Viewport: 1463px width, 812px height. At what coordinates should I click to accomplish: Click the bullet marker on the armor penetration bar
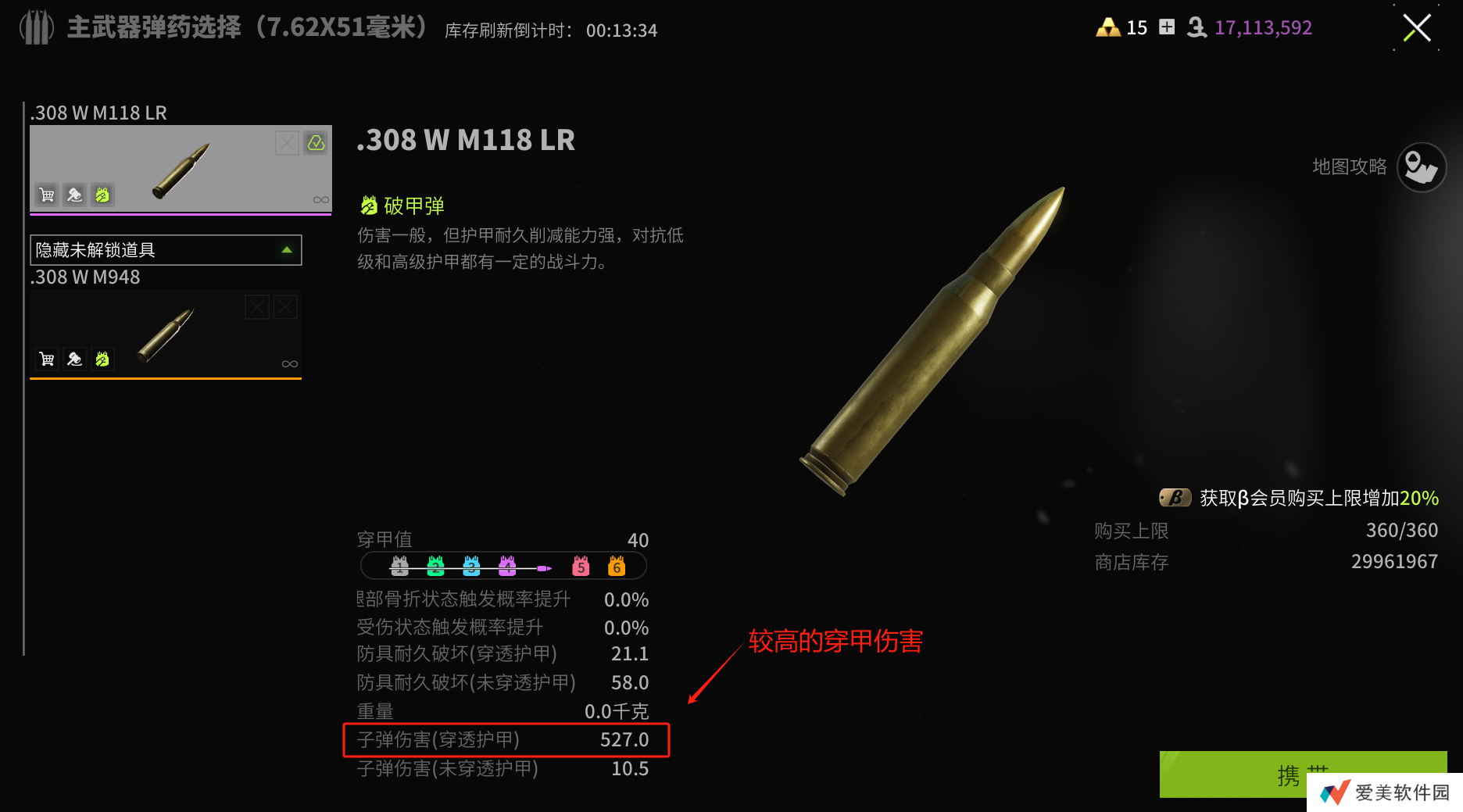(x=544, y=567)
